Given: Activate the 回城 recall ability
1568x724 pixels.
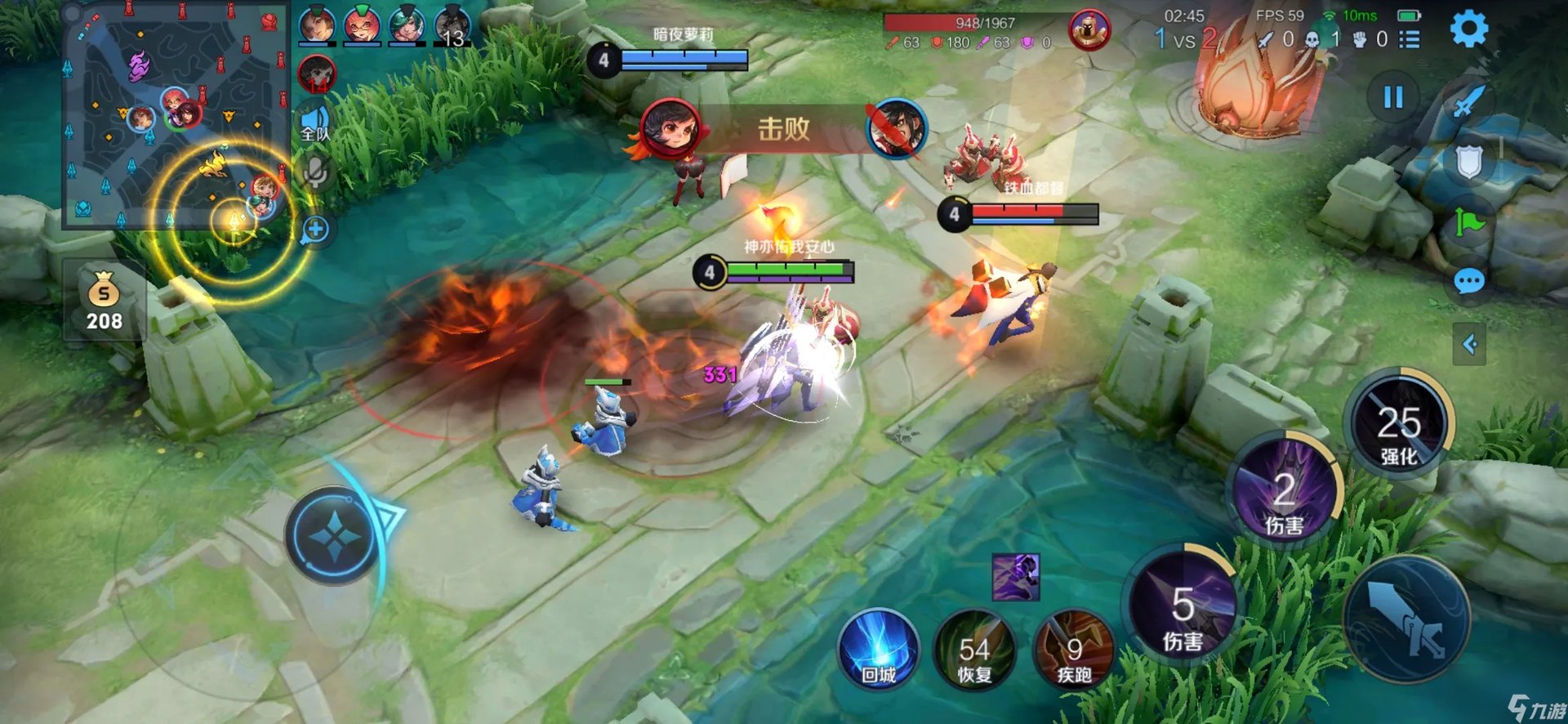Looking at the screenshot, I should coord(879,651).
